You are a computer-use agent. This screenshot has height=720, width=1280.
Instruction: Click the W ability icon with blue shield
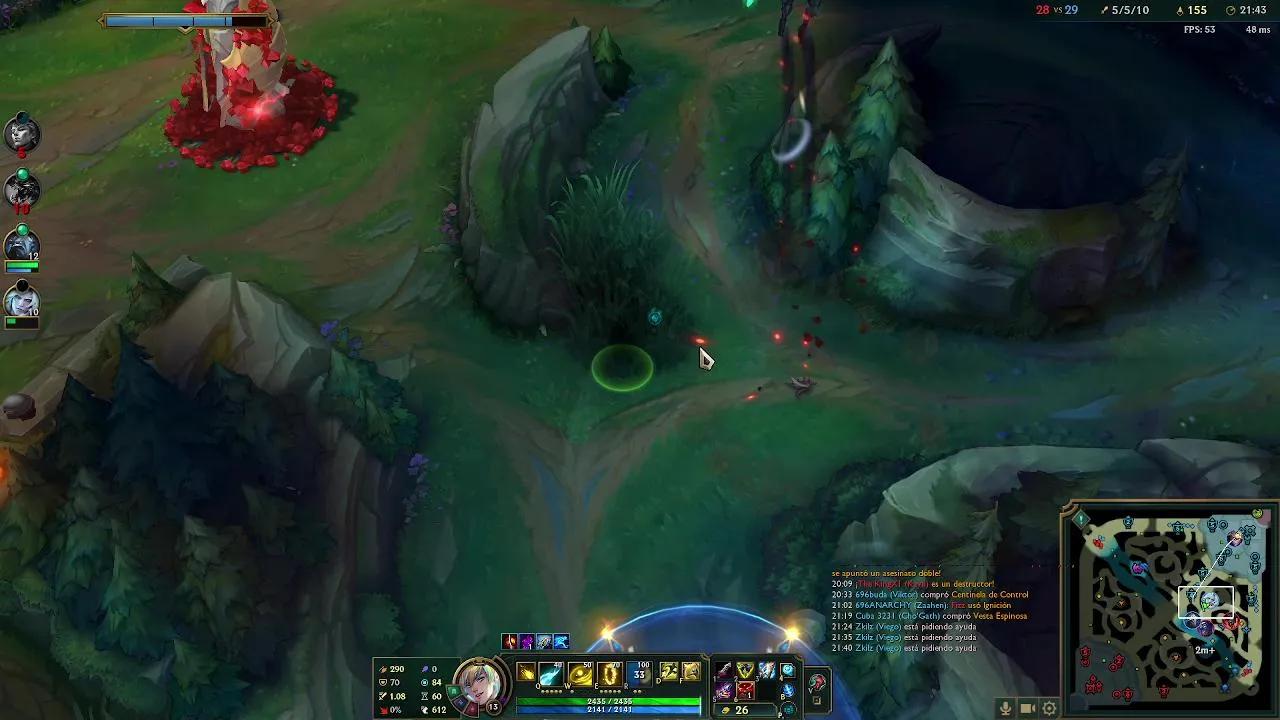coord(579,671)
